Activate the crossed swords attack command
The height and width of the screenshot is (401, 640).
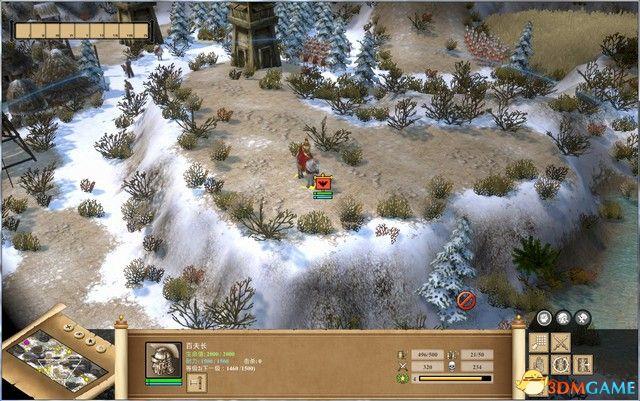(563, 343)
